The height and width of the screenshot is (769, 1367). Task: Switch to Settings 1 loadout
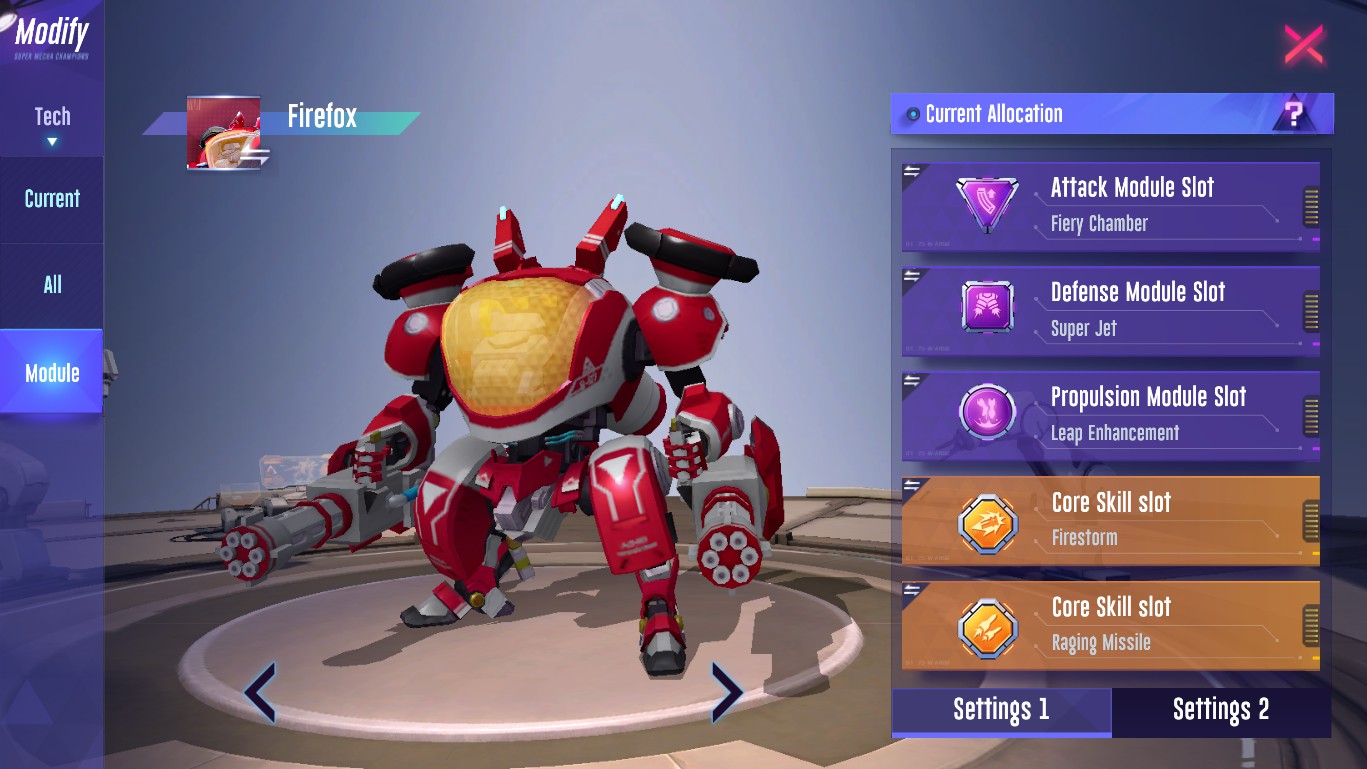pos(1001,710)
